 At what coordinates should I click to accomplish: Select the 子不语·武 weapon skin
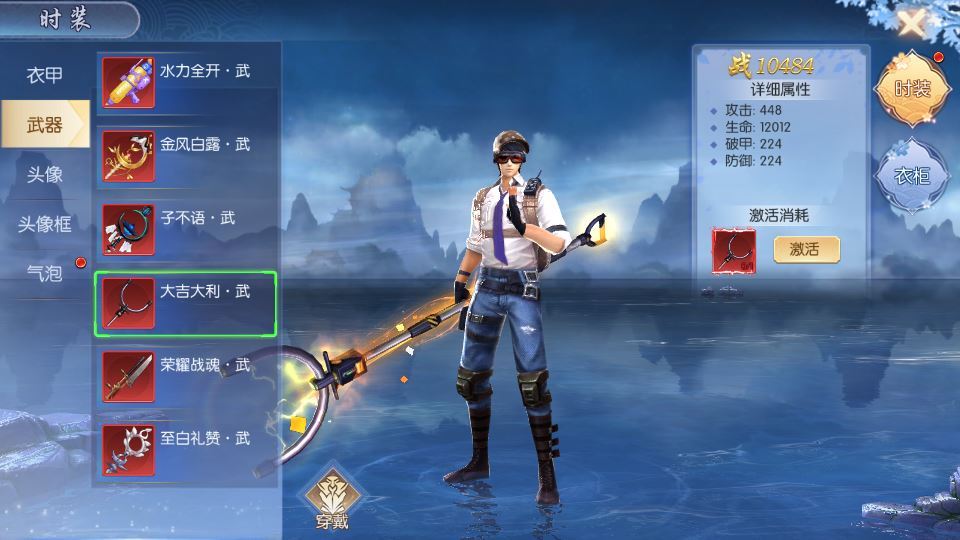coord(186,229)
